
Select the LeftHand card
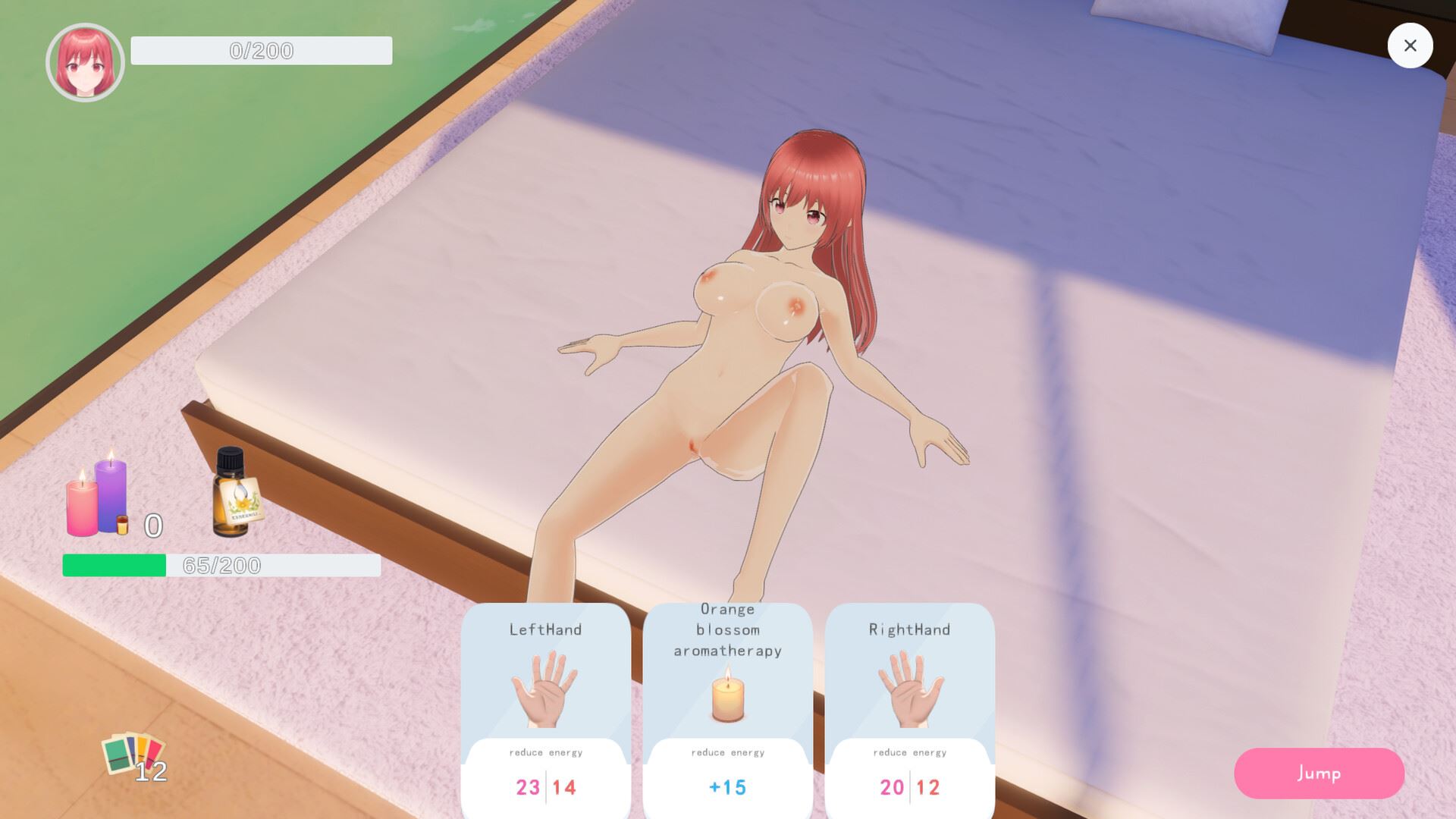tap(545, 705)
